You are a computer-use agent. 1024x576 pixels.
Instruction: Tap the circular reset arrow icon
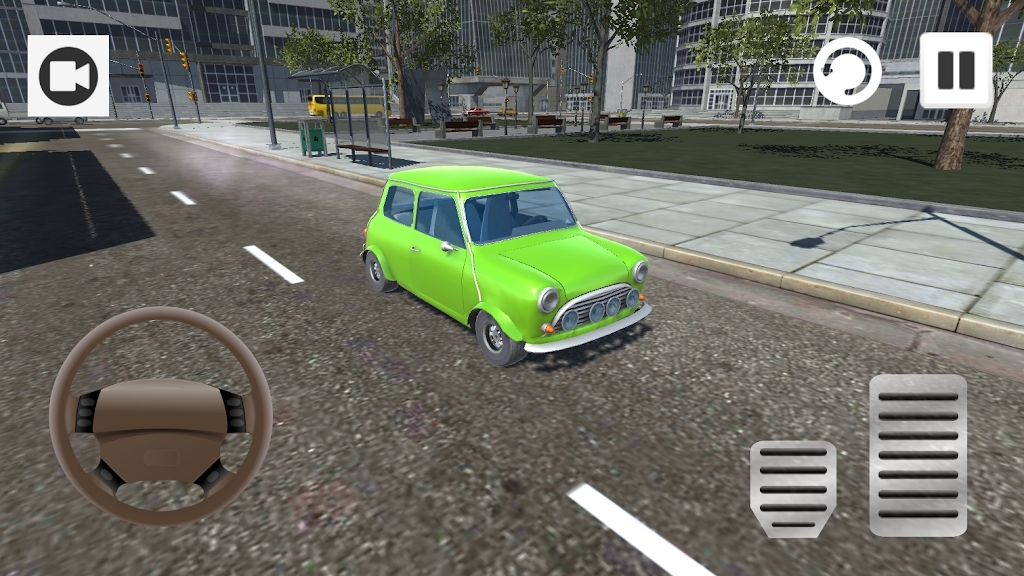click(x=847, y=71)
